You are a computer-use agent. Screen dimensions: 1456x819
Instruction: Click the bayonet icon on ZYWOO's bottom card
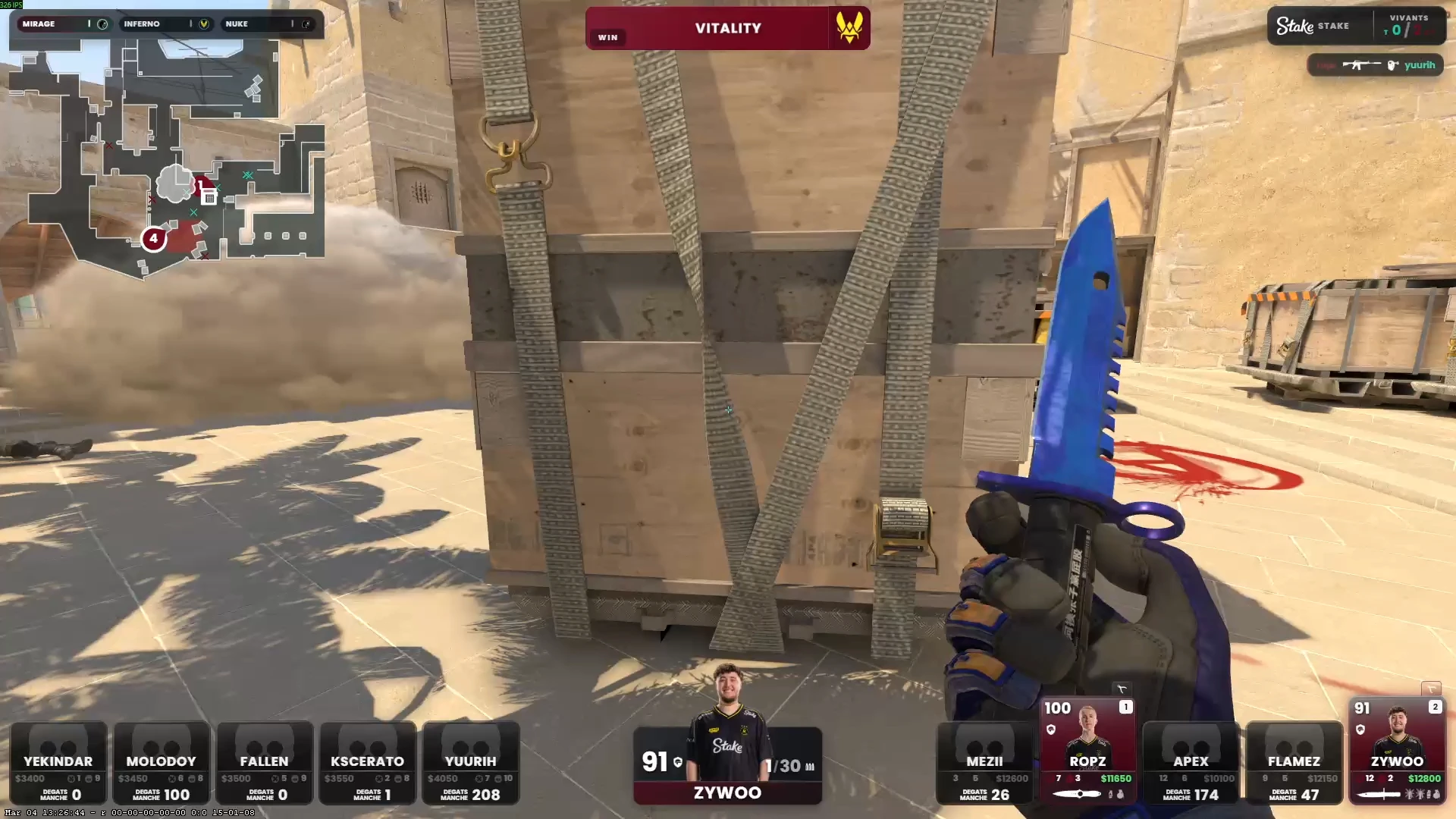[1376, 794]
